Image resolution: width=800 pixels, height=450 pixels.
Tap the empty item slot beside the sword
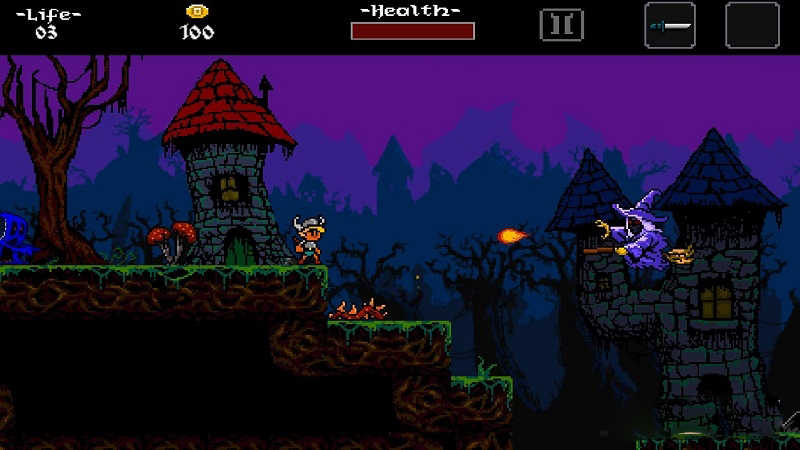pyautogui.click(x=752, y=25)
